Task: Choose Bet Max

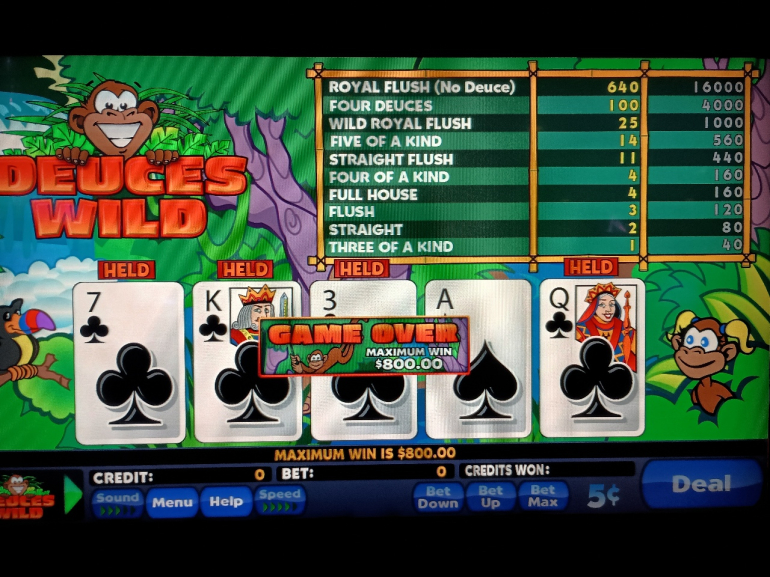Action: [543, 496]
